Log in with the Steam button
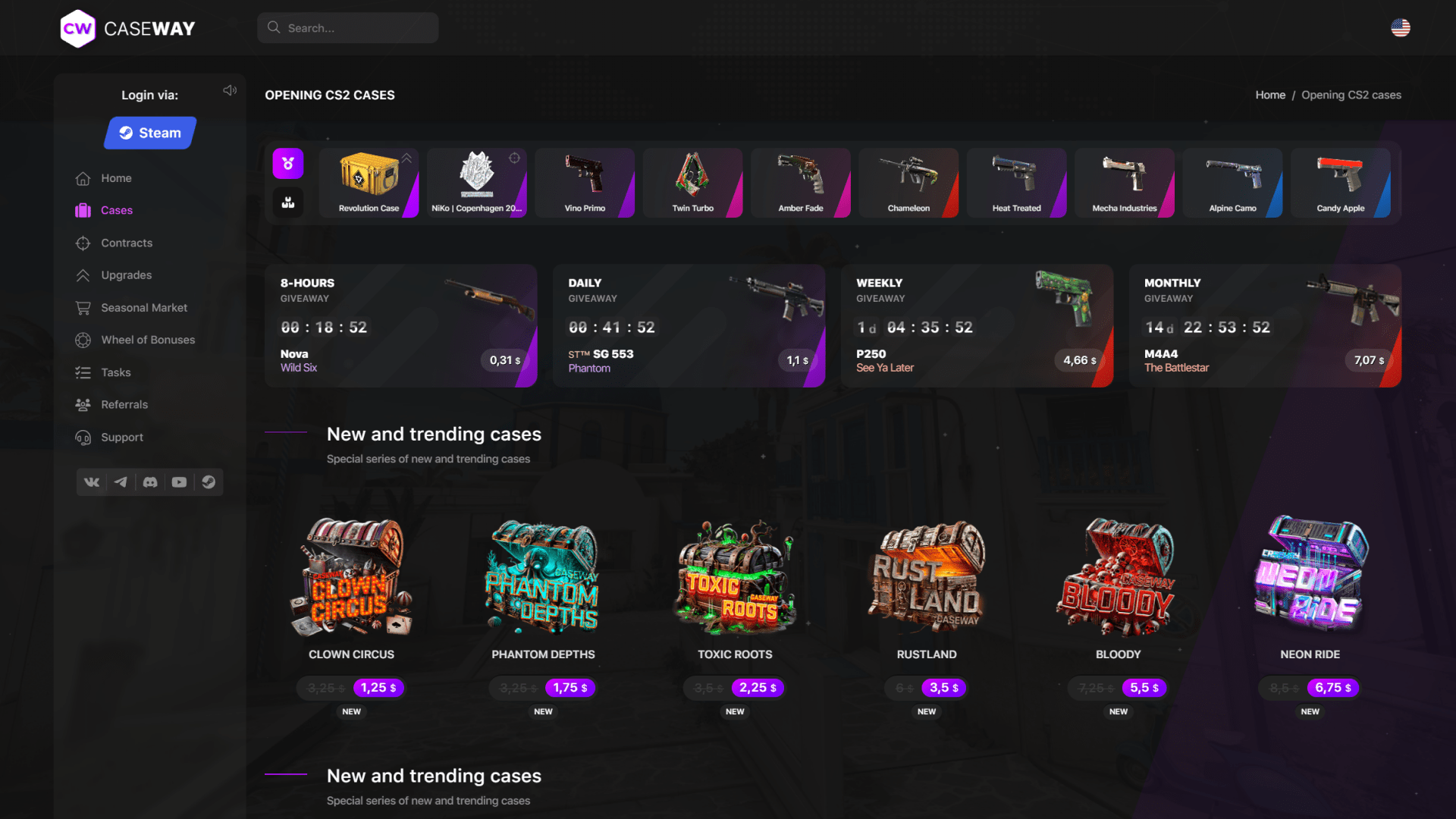The width and height of the screenshot is (1456, 819). tap(150, 133)
